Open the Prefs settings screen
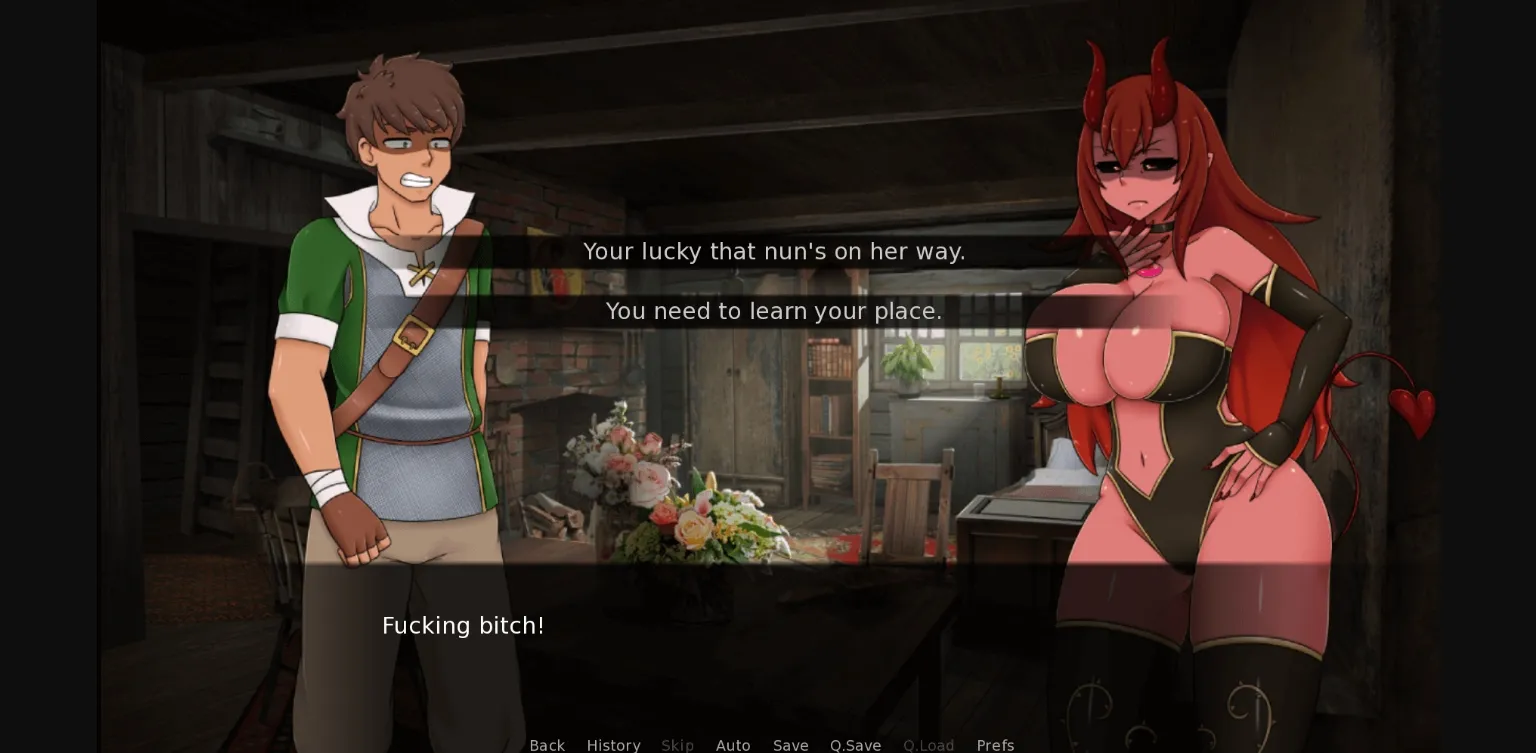Image resolution: width=1536 pixels, height=753 pixels. point(995,745)
